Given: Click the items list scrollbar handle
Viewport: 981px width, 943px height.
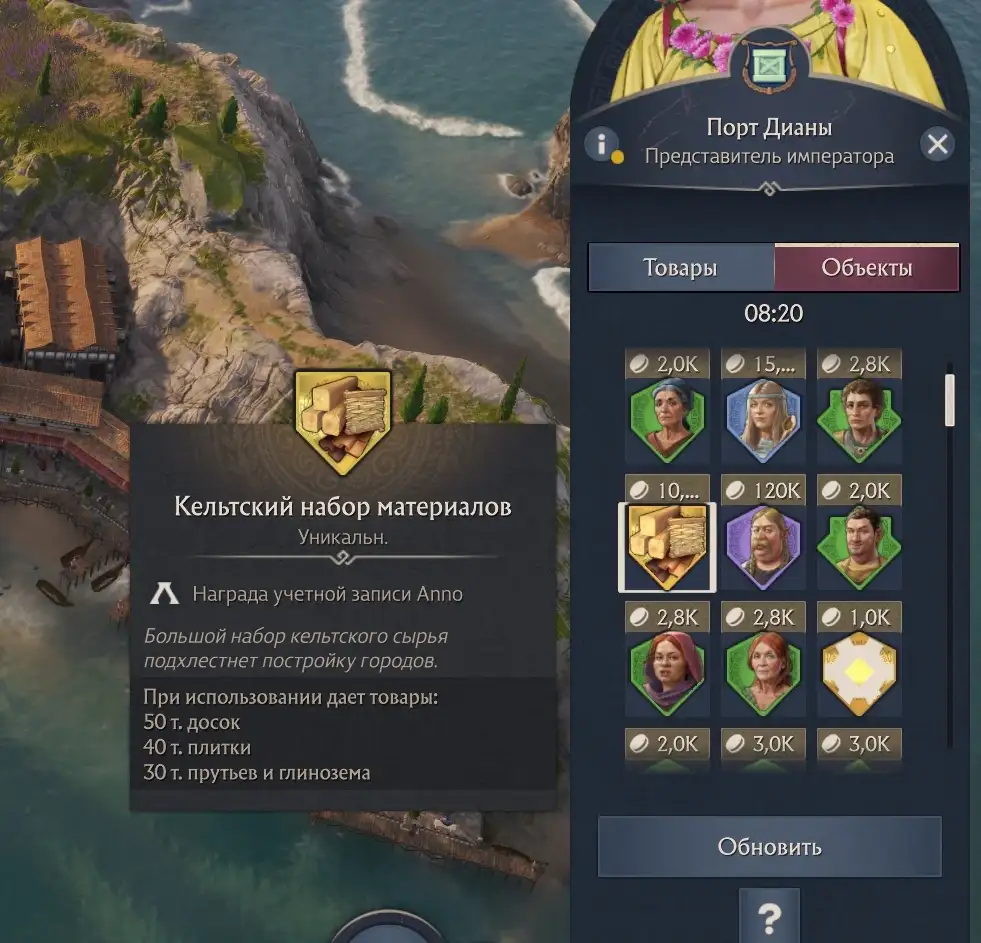Looking at the screenshot, I should [950, 400].
